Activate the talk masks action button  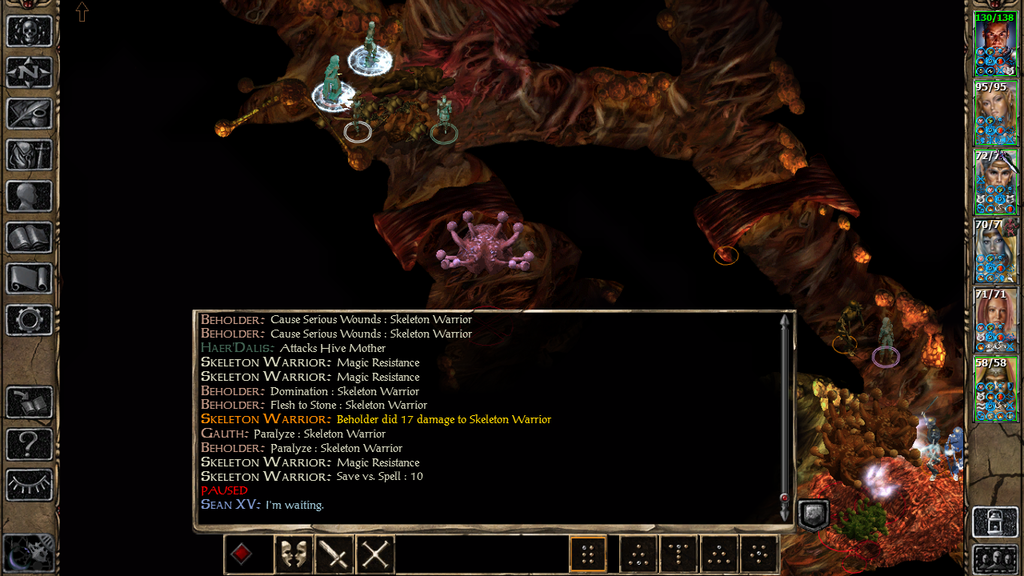pos(293,555)
